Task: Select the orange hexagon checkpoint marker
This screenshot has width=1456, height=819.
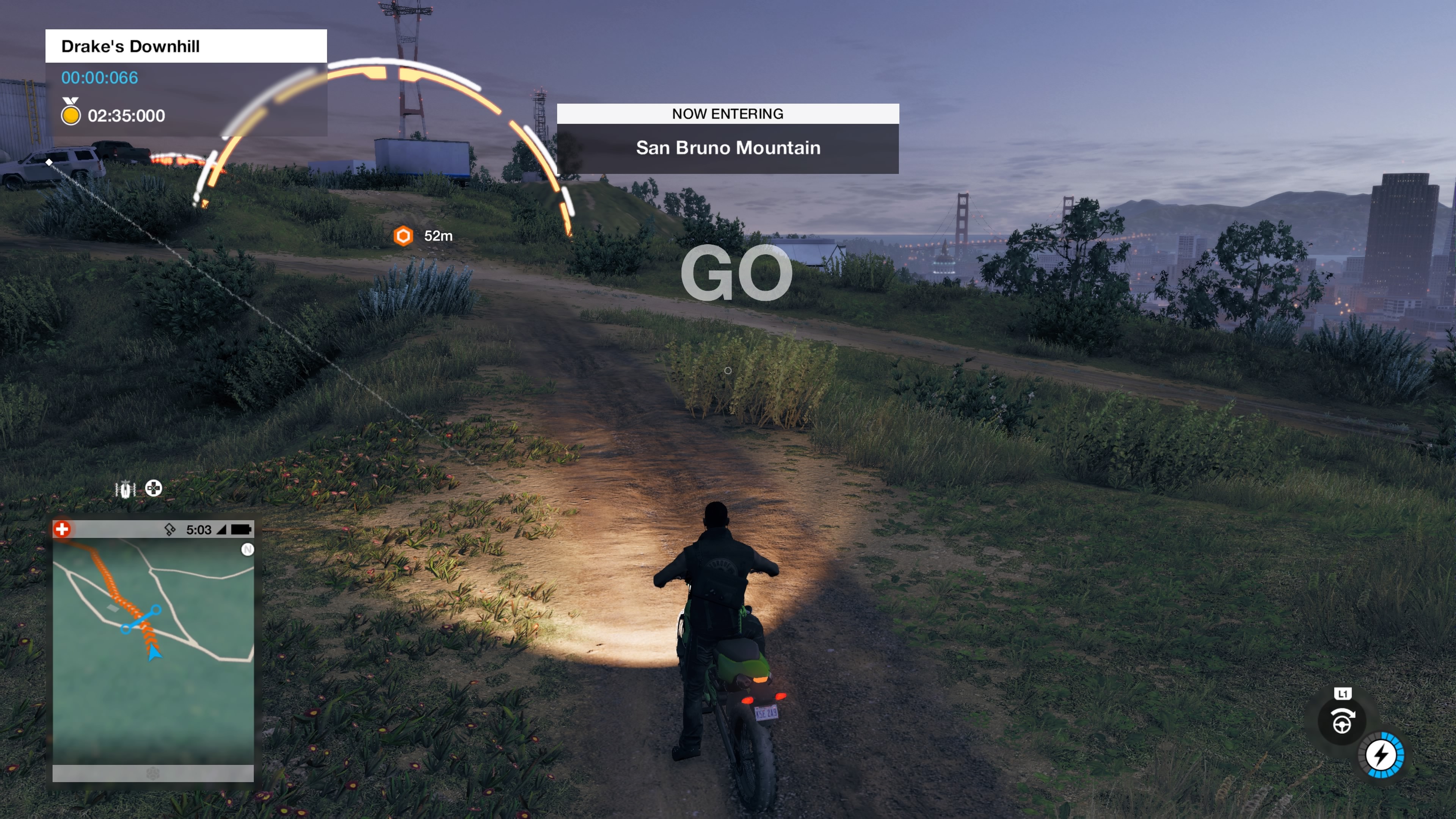Action: (403, 236)
